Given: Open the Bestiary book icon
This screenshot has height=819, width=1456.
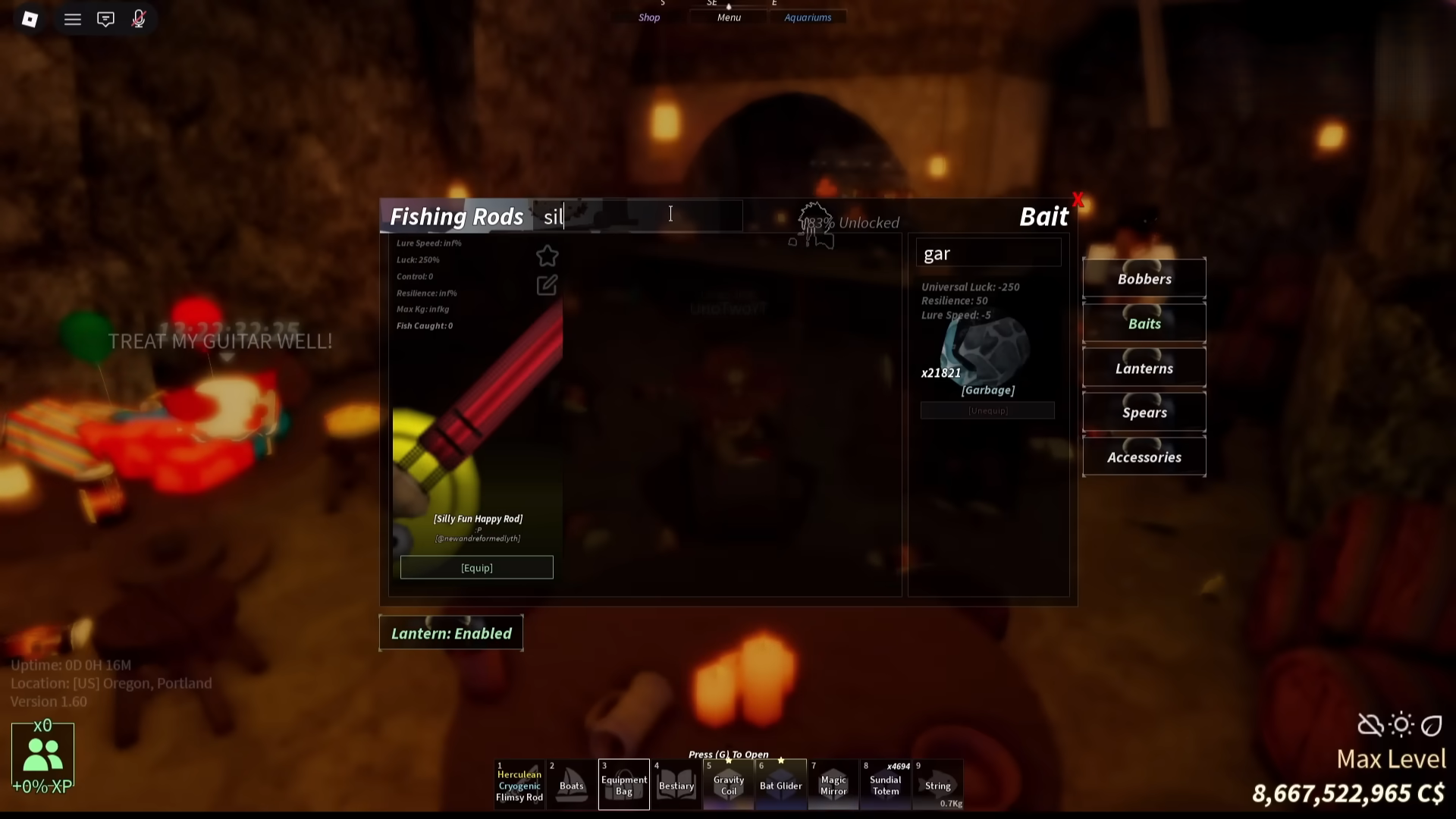Looking at the screenshot, I should point(676,785).
